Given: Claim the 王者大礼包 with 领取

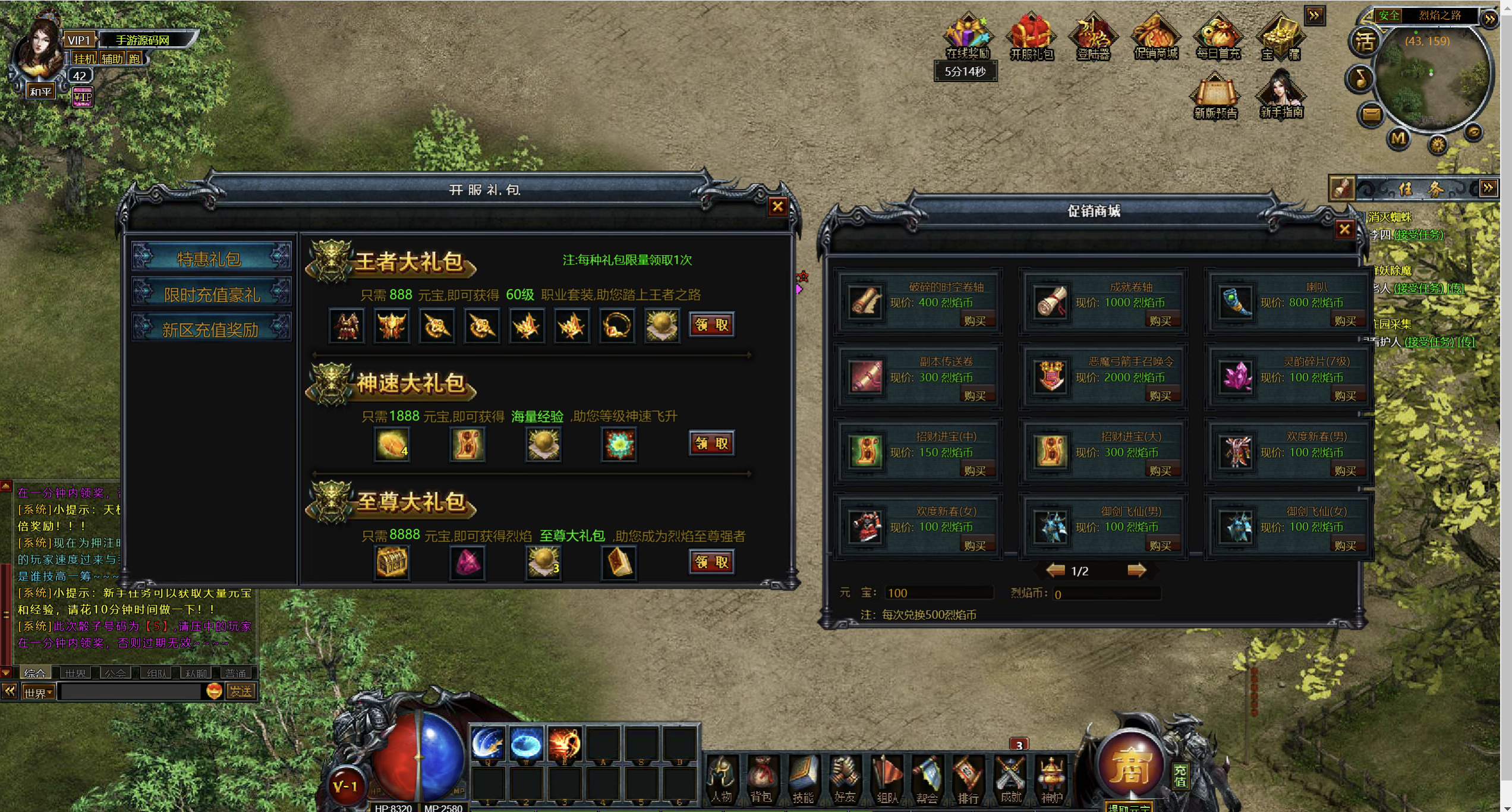Looking at the screenshot, I should 711,325.
